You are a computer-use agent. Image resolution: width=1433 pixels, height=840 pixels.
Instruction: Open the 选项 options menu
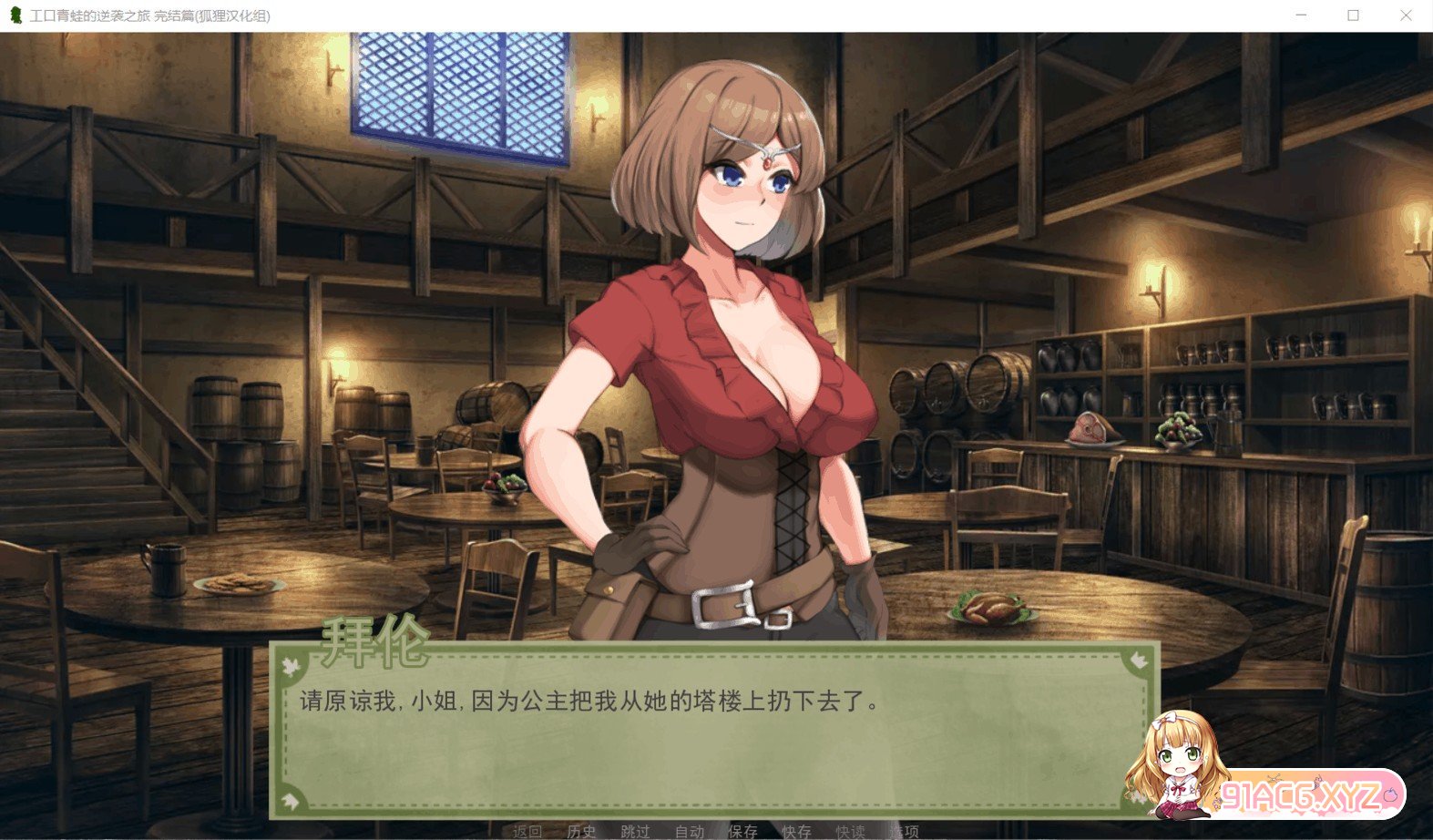pyautogui.click(x=904, y=831)
